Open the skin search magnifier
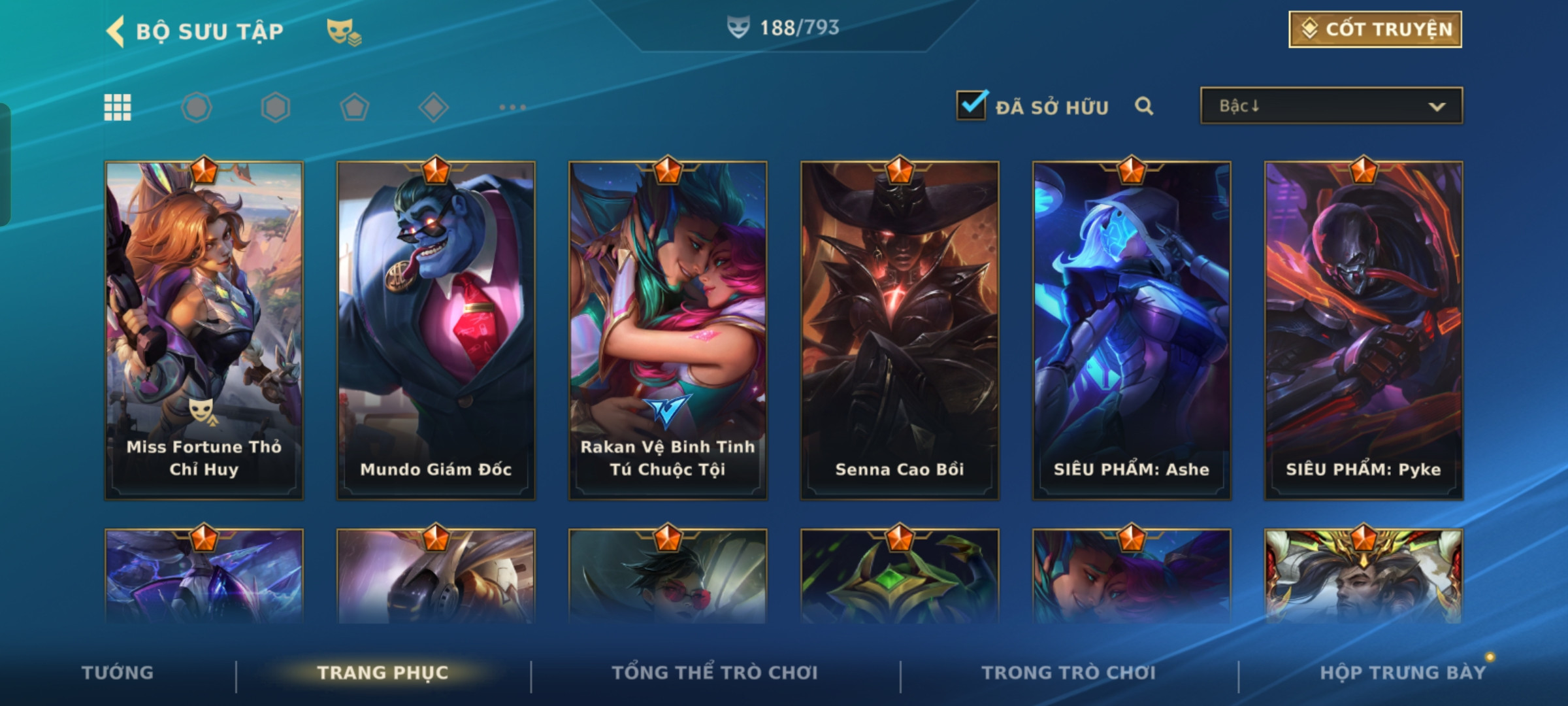 coord(1143,106)
